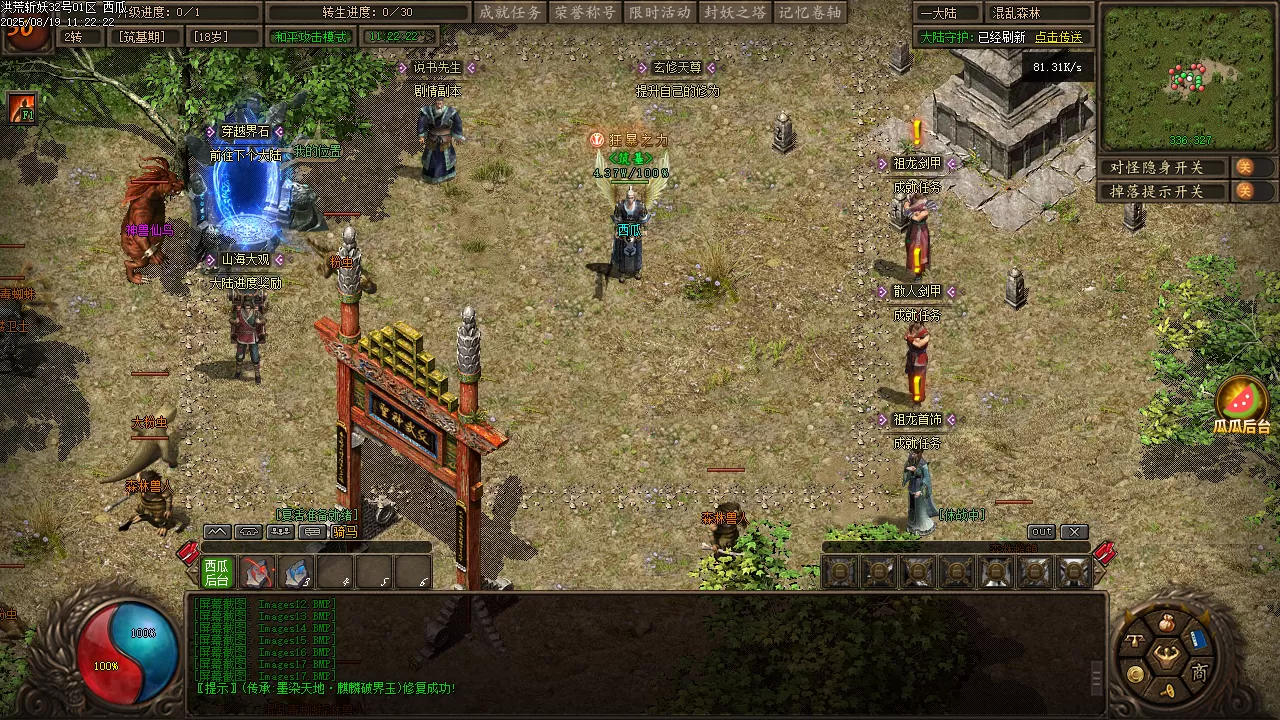
Task: Toggle the 掉落提示 drop notice switch
Action: [x=1244, y=191]
